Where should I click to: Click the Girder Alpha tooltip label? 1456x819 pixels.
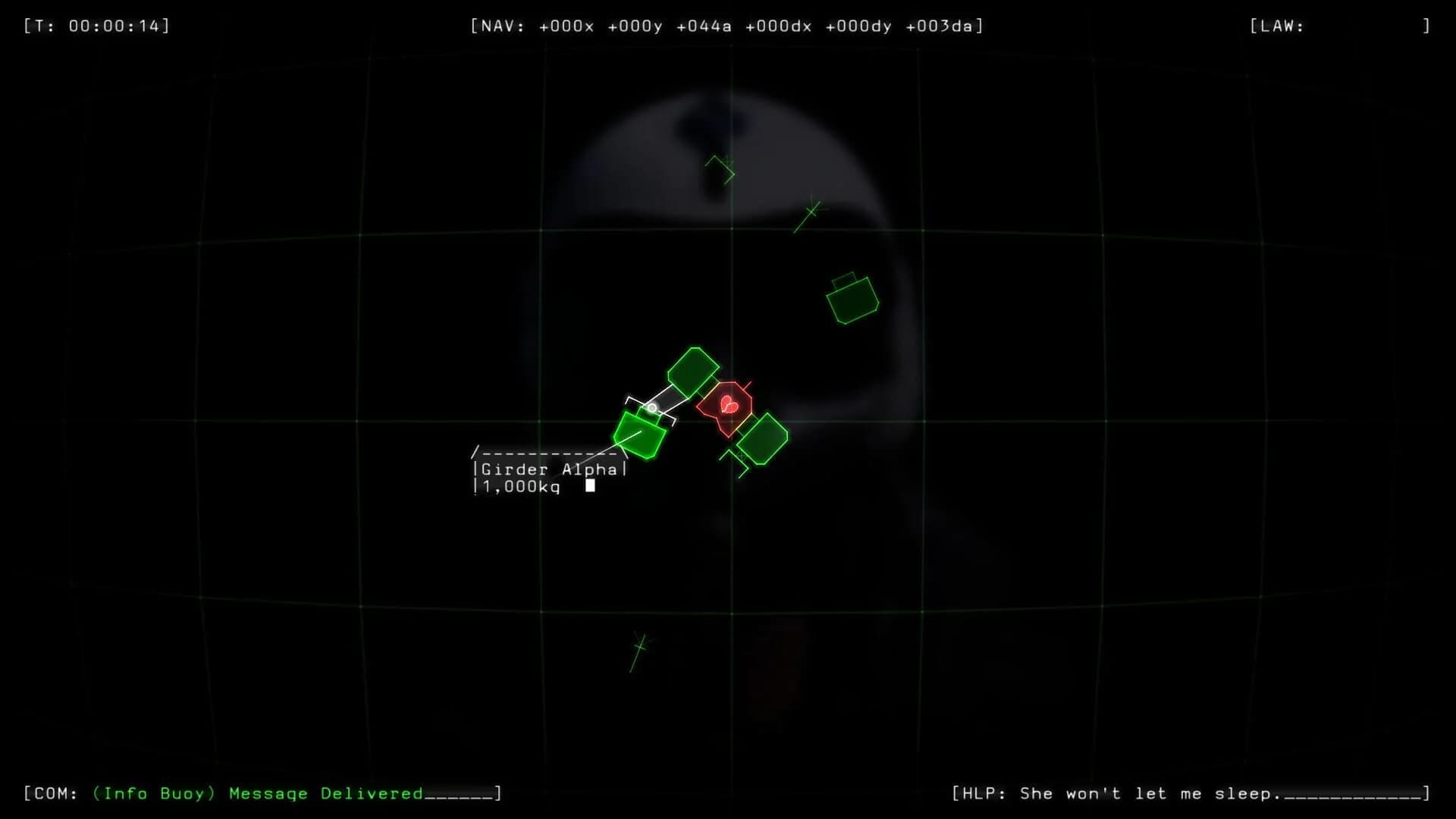549,469
